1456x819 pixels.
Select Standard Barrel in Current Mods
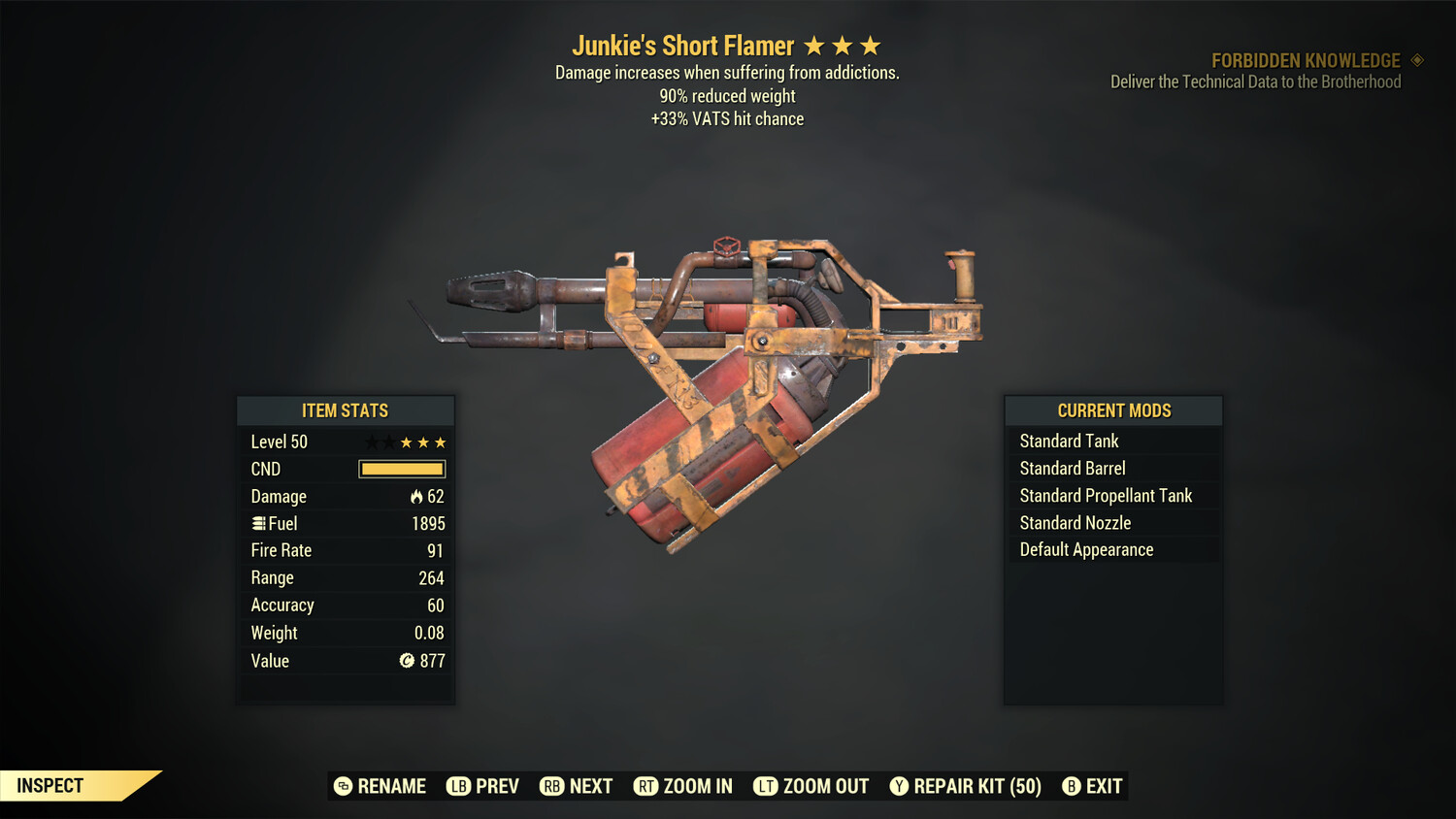coord(1072,468)
